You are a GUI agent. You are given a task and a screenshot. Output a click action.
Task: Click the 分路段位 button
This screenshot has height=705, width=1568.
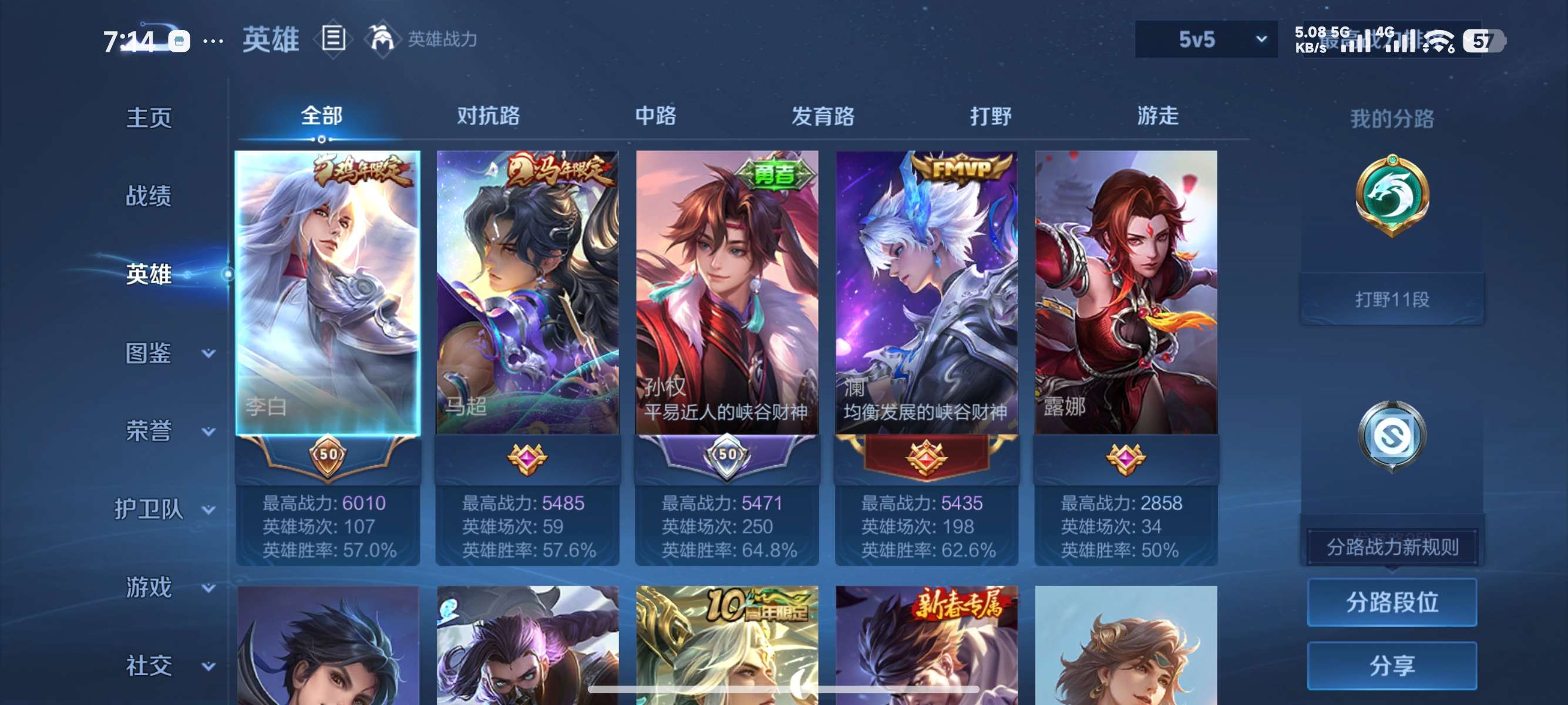point(1392,603)
